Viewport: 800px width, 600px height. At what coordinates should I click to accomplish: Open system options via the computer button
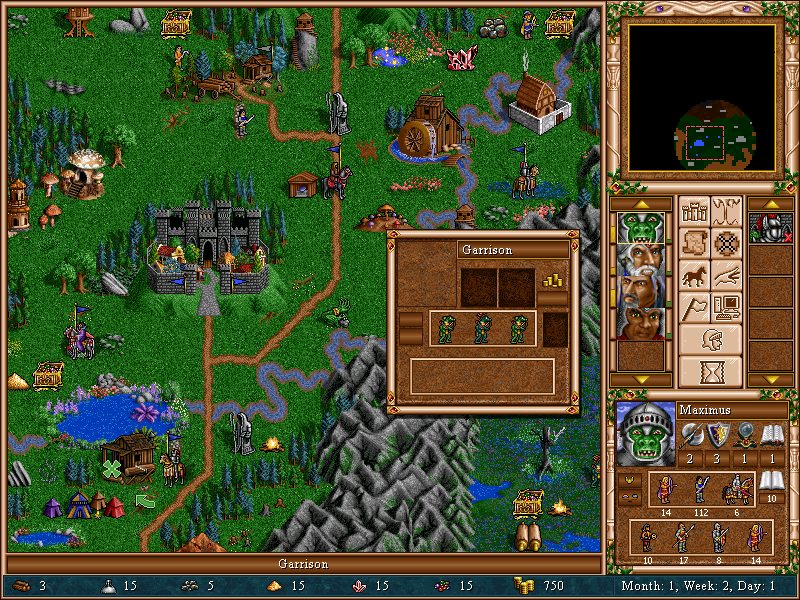point(728,306)
